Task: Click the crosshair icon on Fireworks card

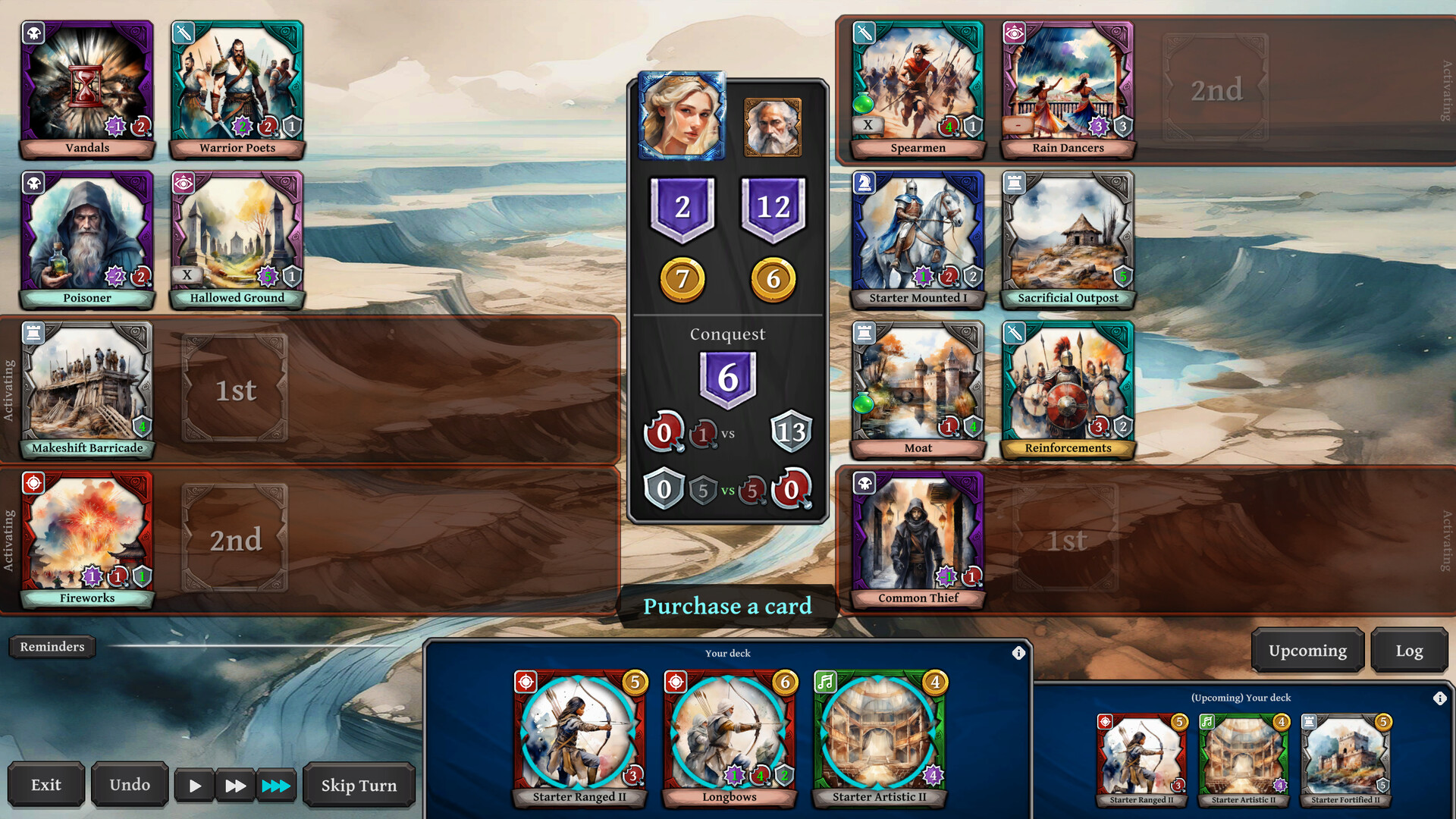Action: click(x=33, y=483)
